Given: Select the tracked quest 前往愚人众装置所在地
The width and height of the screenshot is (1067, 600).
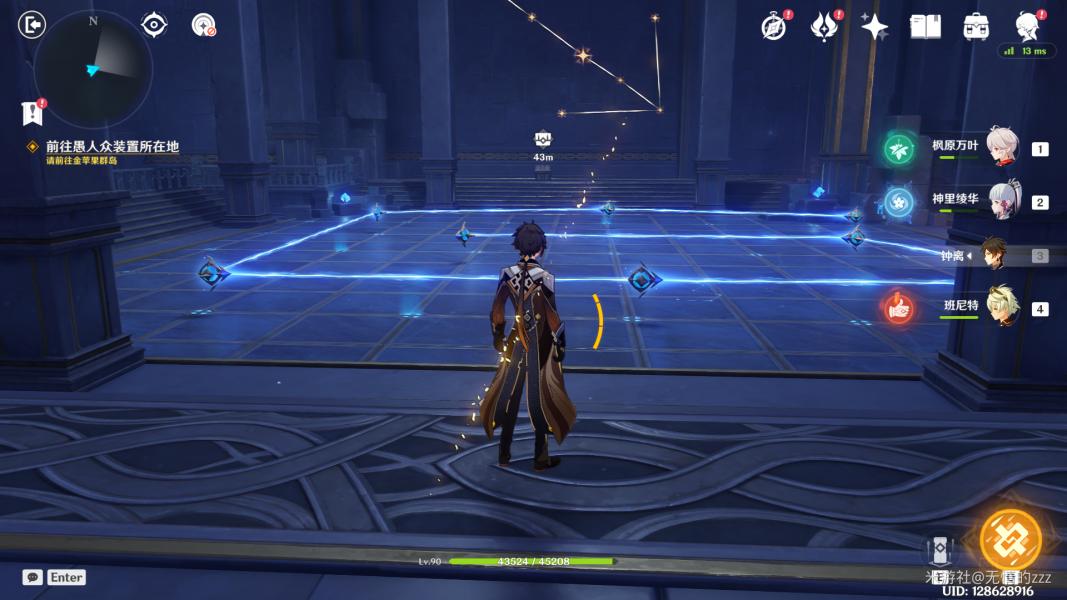Looking at the screenshot, I should pyautogui.click(x=111, y=146).
